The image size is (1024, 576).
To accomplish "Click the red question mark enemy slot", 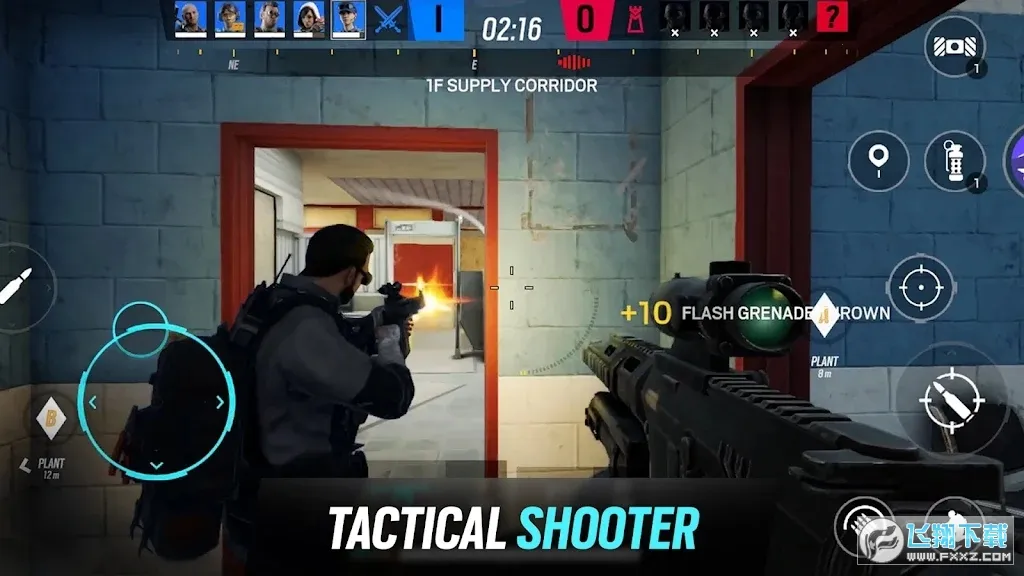I will pyautogui.click(x=832, y=17).
